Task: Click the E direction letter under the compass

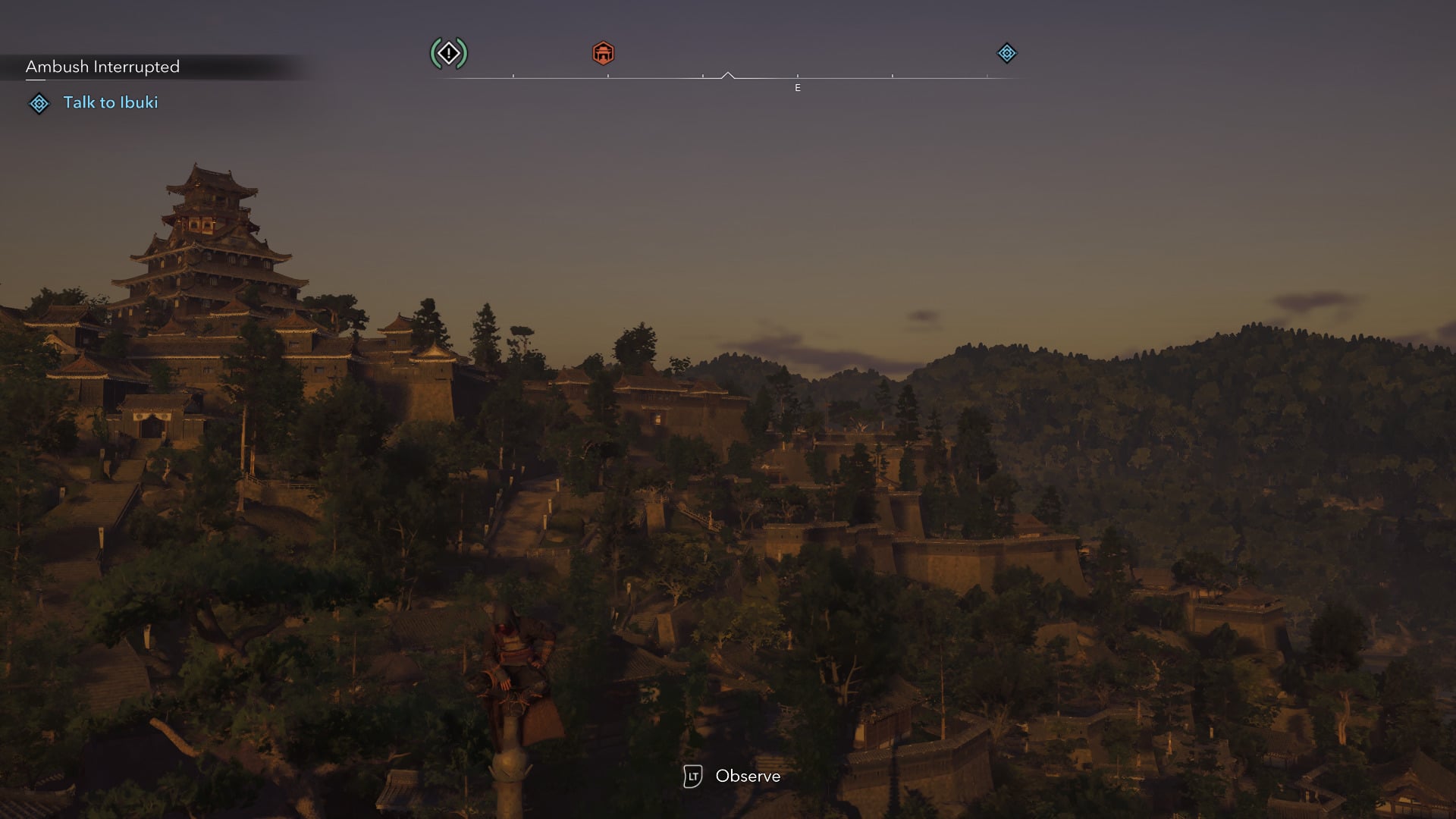Action: click(797, 88)
